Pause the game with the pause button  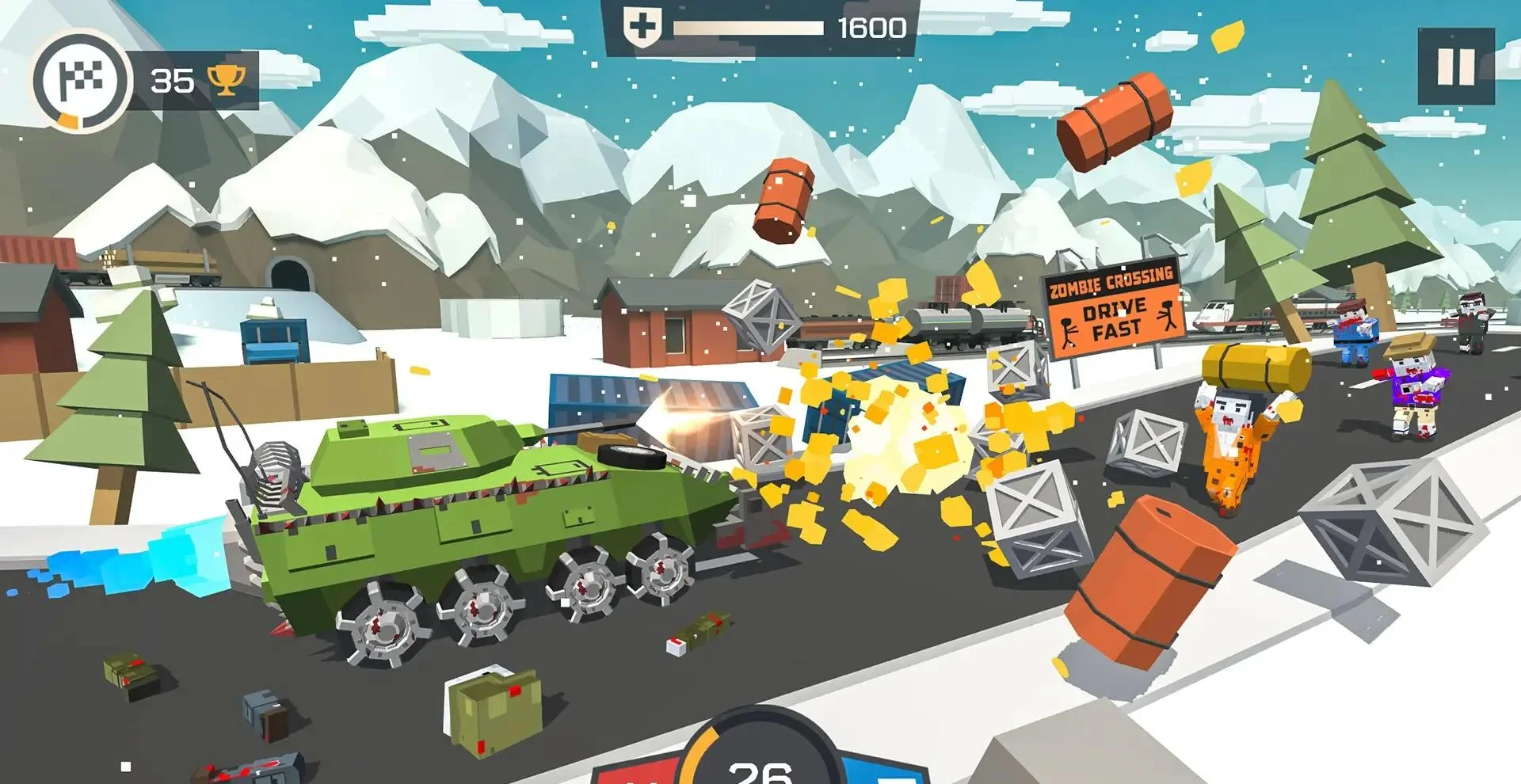pyautogui.click(x=1455, y=67)
